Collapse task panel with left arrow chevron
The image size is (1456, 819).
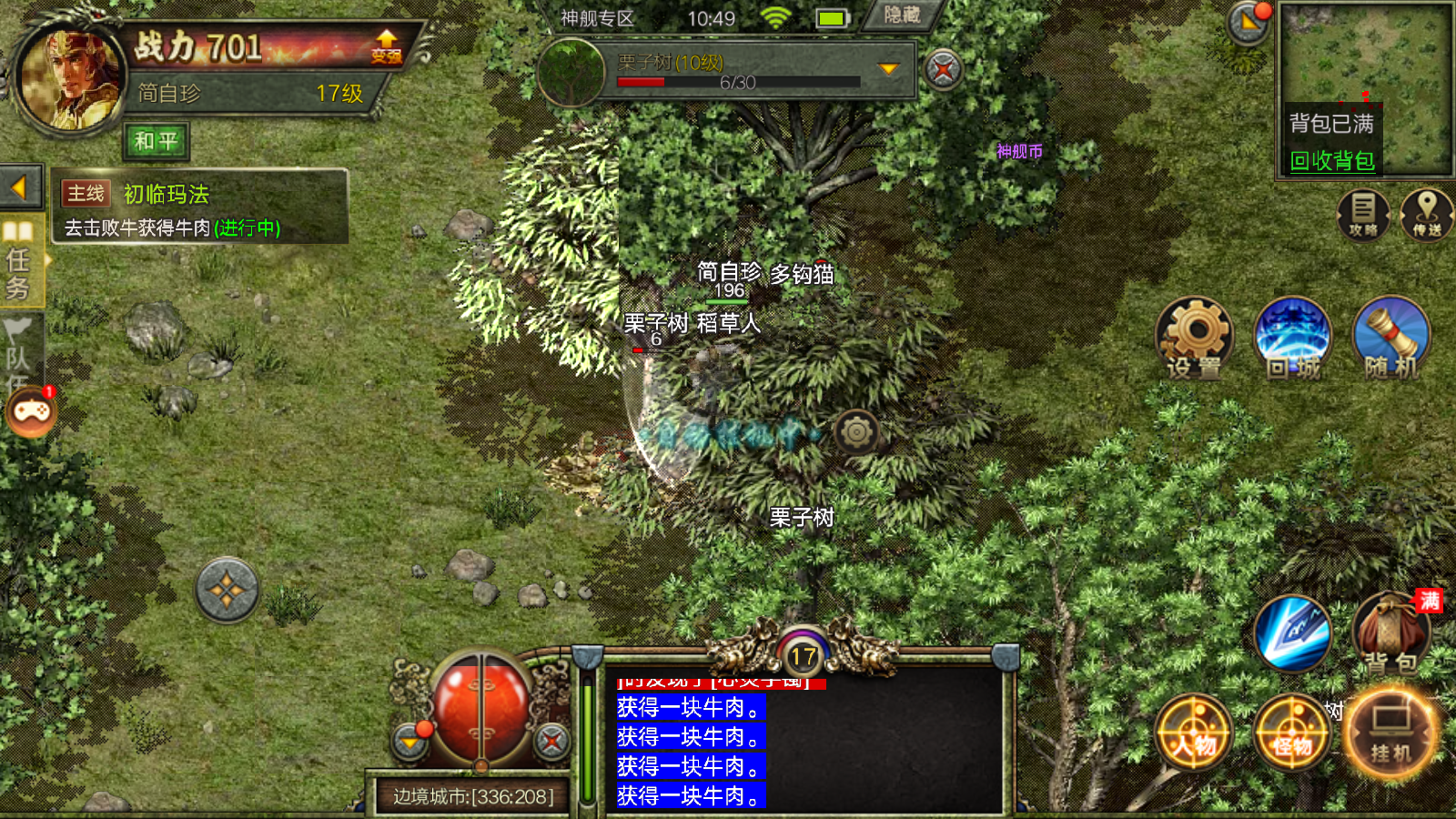(x=20, y=186)
